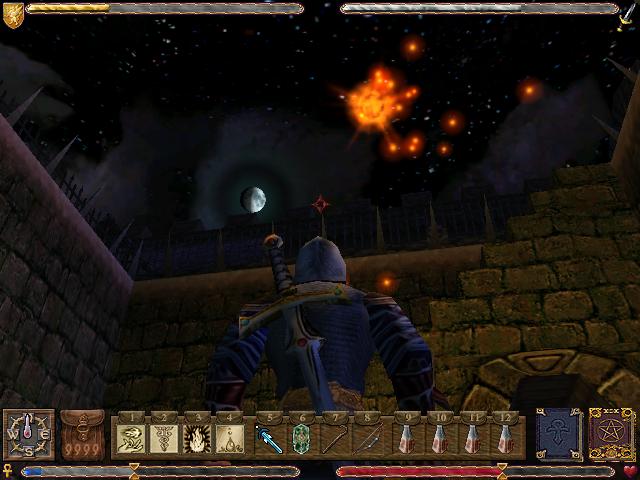Viewport: 640px width, 480px height.
Task: Open the pentagram spellbook
Action: point(607,433)
